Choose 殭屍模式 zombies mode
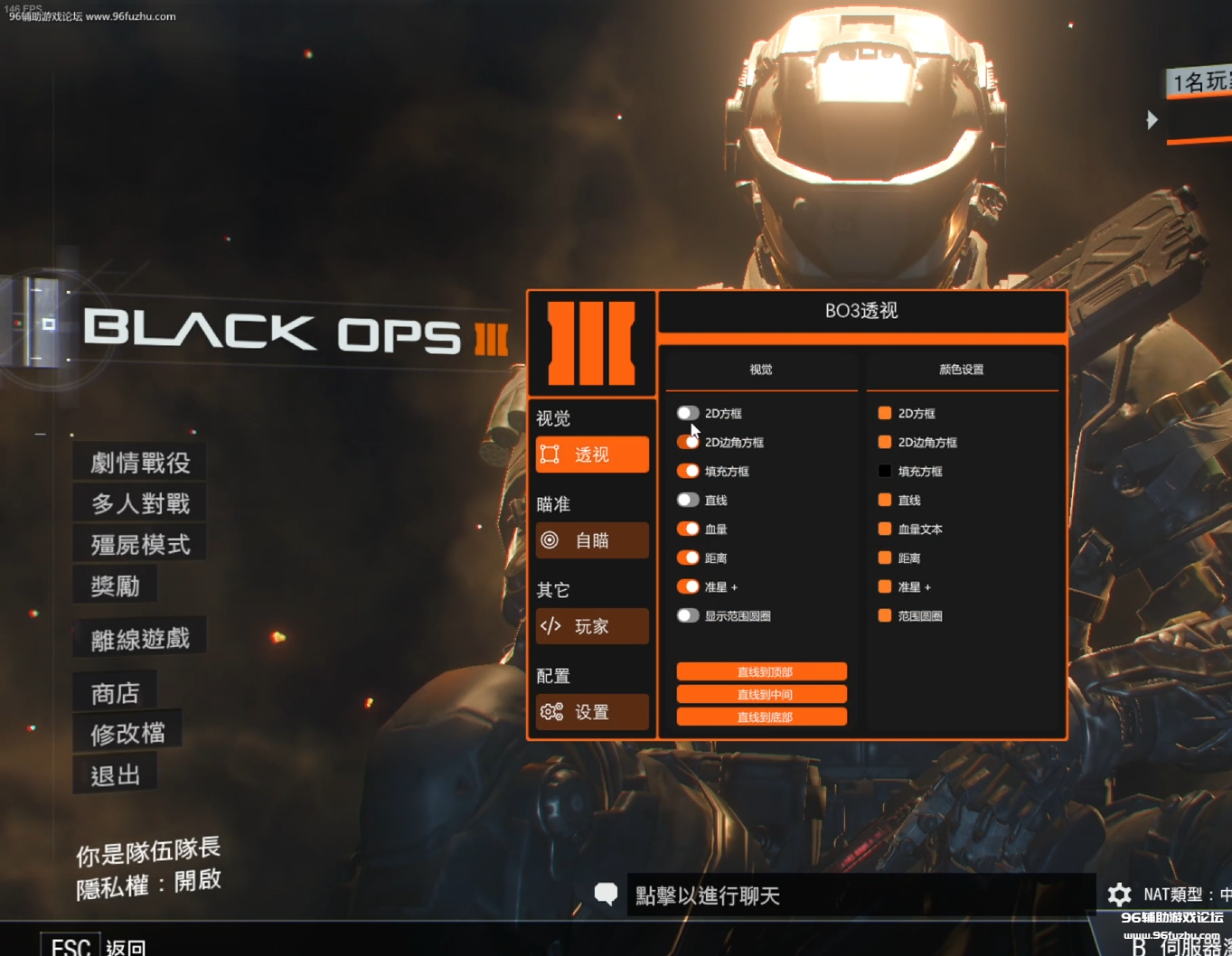 pos(140,544)
